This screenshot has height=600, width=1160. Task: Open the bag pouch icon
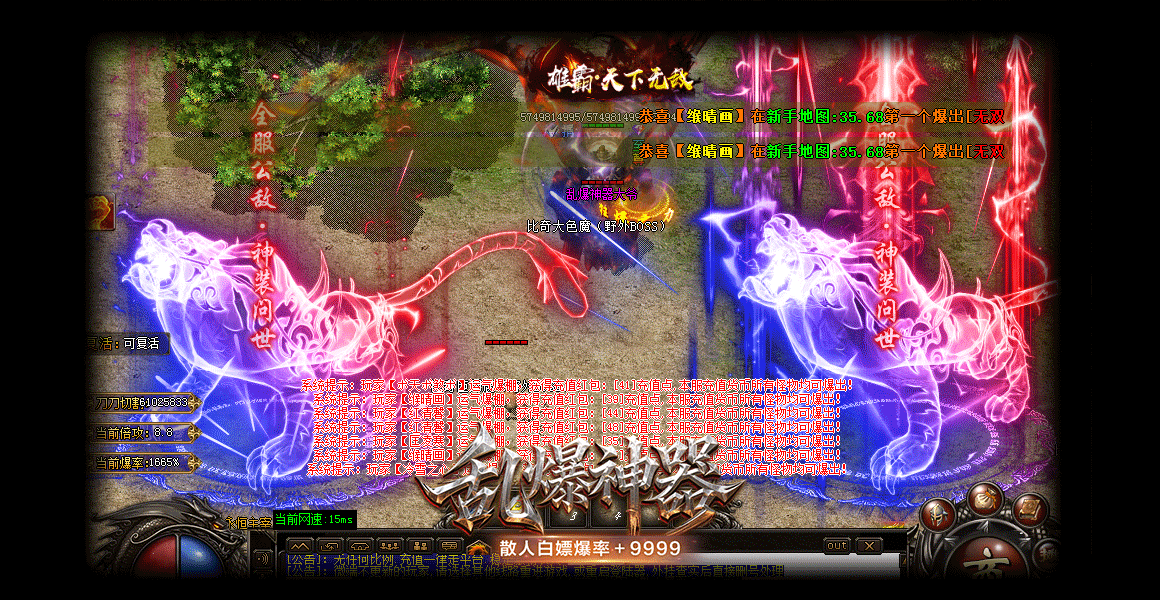tap(984, 497)
